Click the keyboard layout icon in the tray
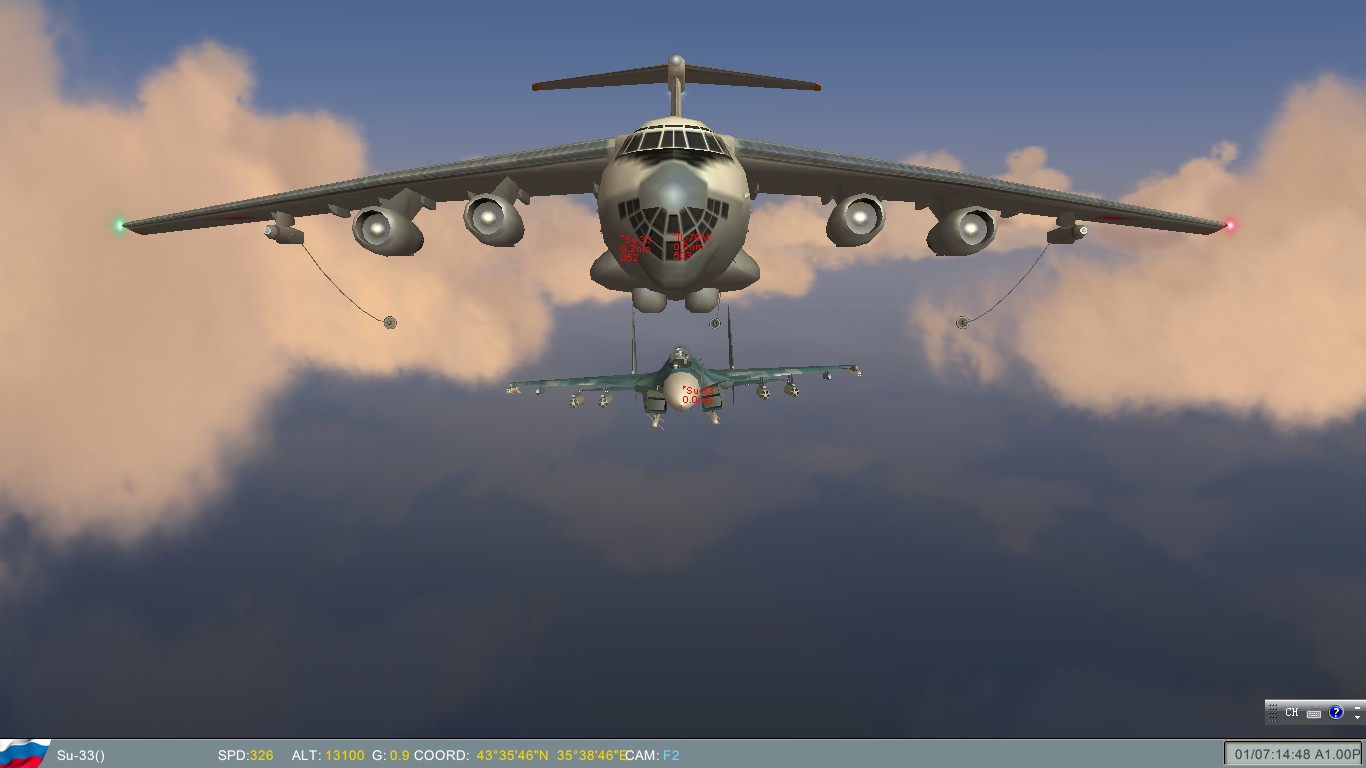Viewport: 1366px width, 768px height. (1314, 713)
